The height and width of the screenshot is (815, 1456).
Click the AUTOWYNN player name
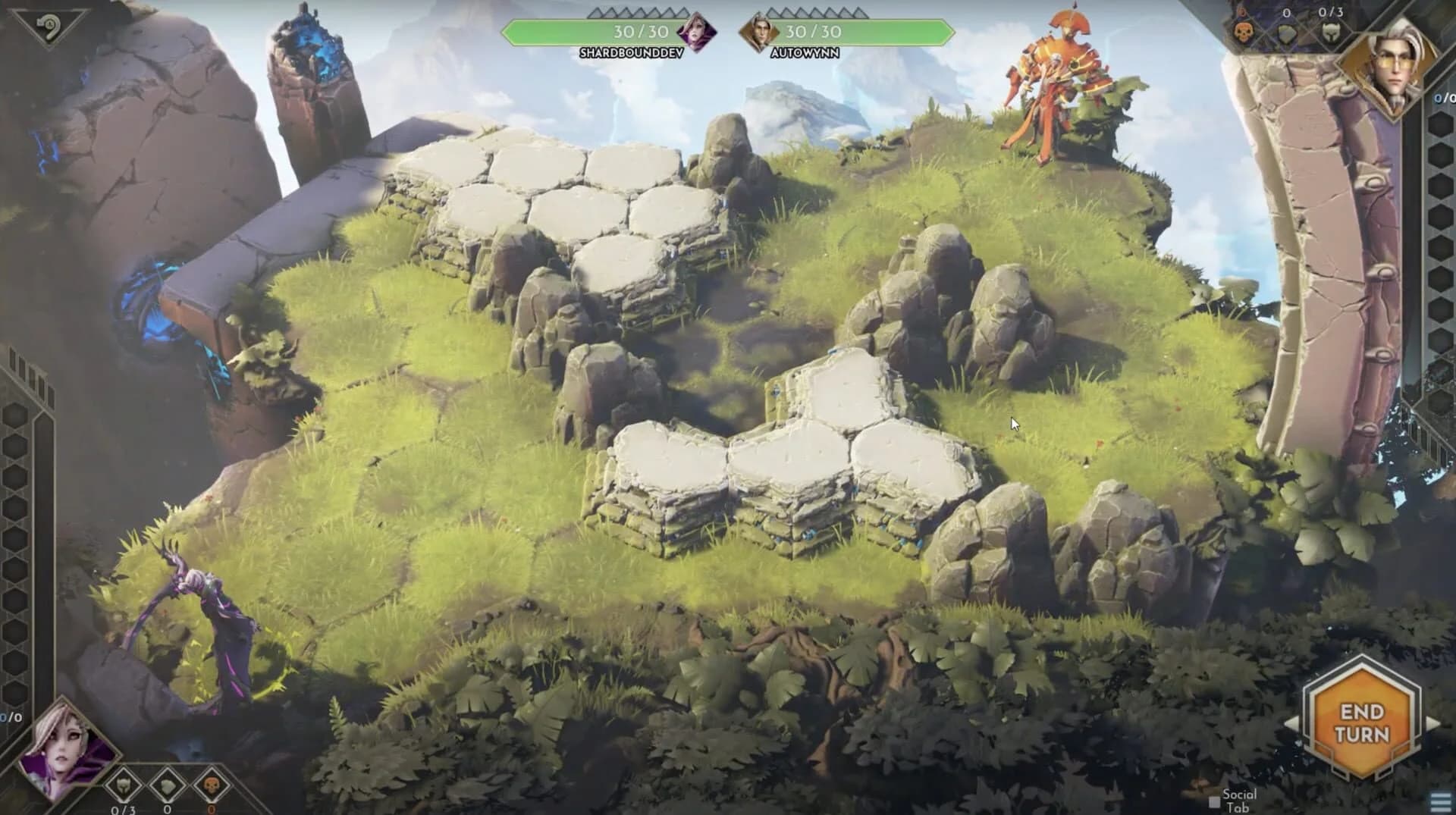(807, 52)
